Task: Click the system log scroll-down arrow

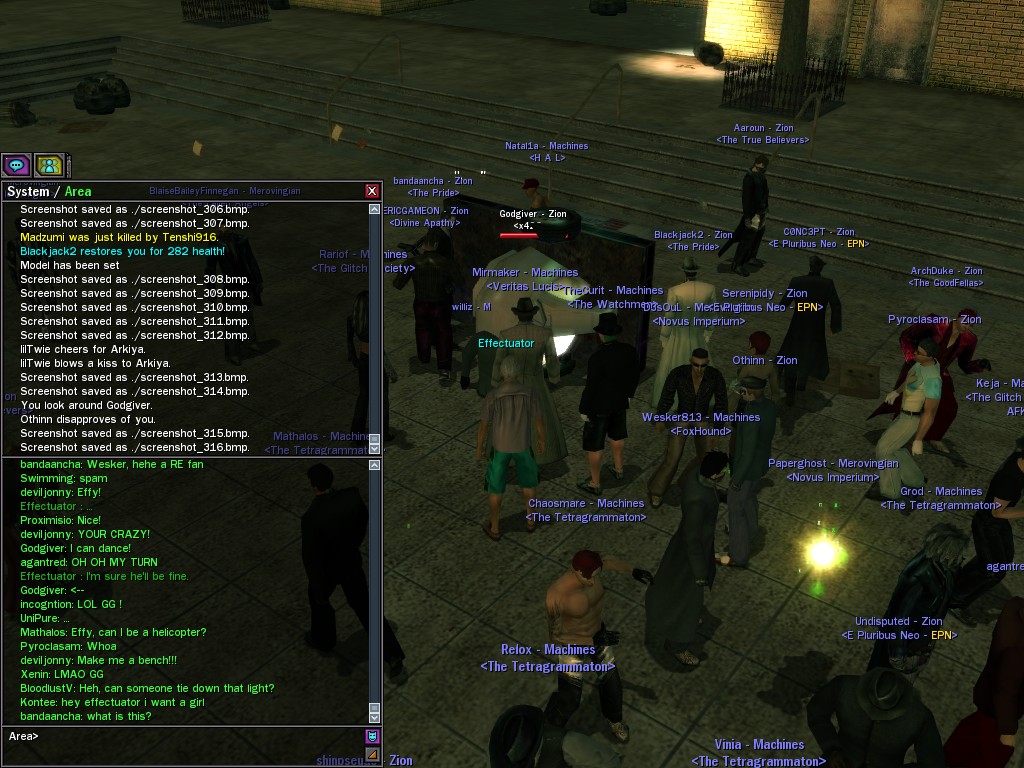Action: coord(375,447)
